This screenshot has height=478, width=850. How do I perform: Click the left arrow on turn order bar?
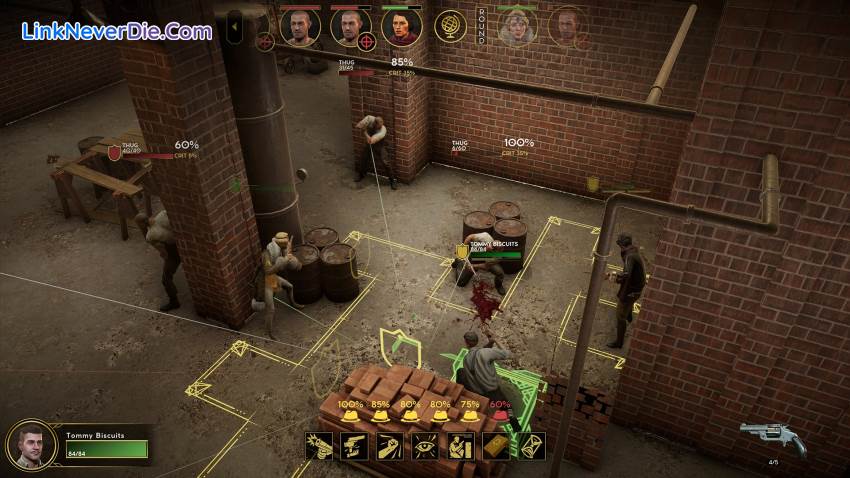[x=234, y=27]
